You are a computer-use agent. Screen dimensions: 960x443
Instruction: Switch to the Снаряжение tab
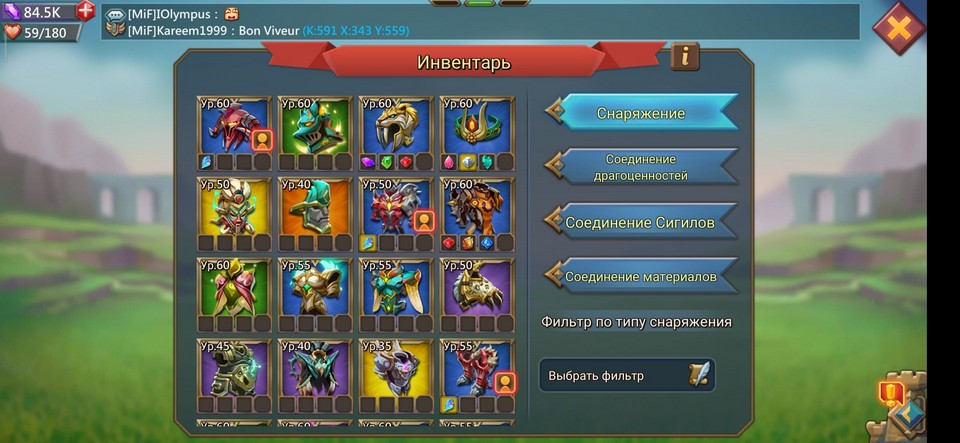click(641, 113)
